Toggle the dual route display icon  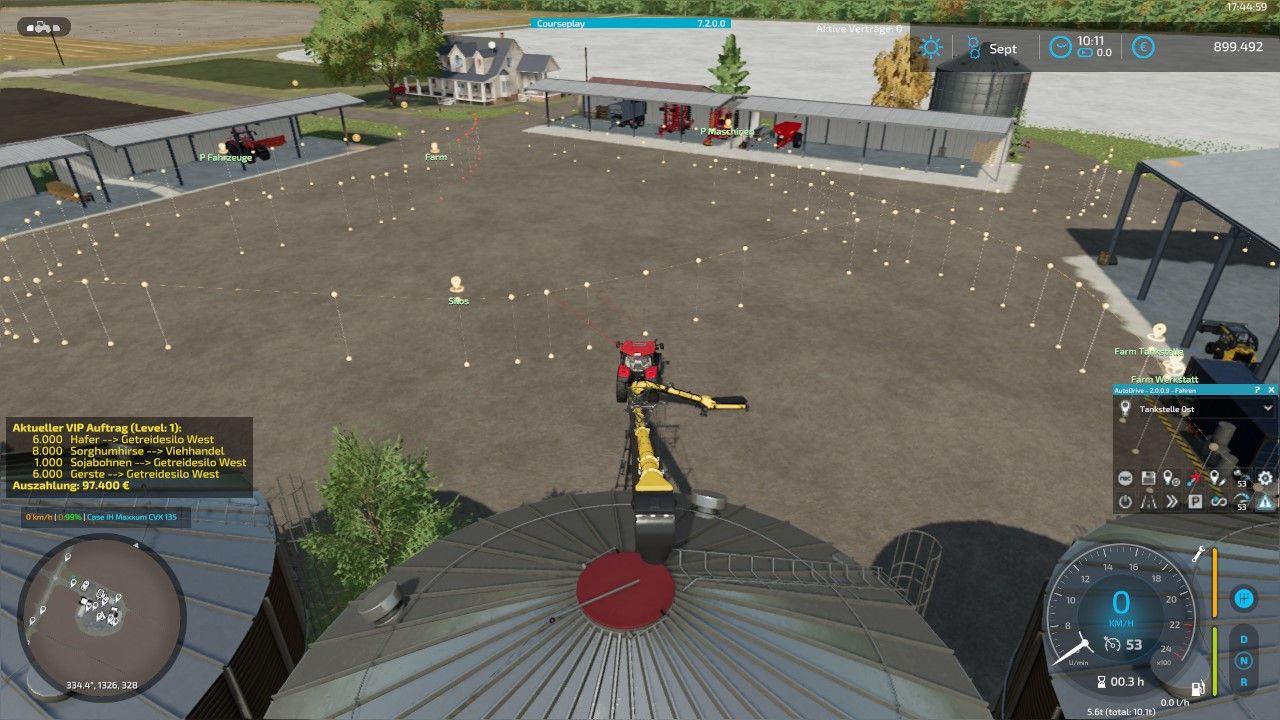tap(1148, 500)
